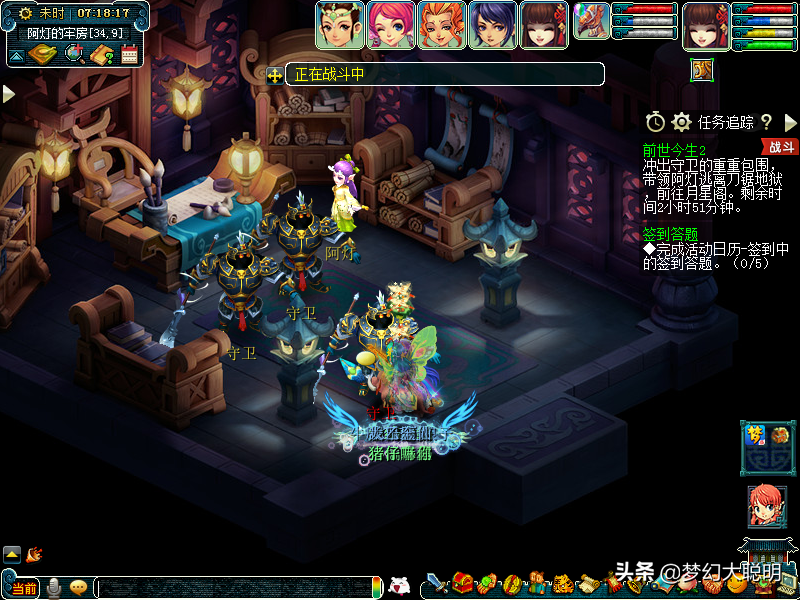Open the activity calendar icon
Viewport: 800px width, 600px height.
129,54
